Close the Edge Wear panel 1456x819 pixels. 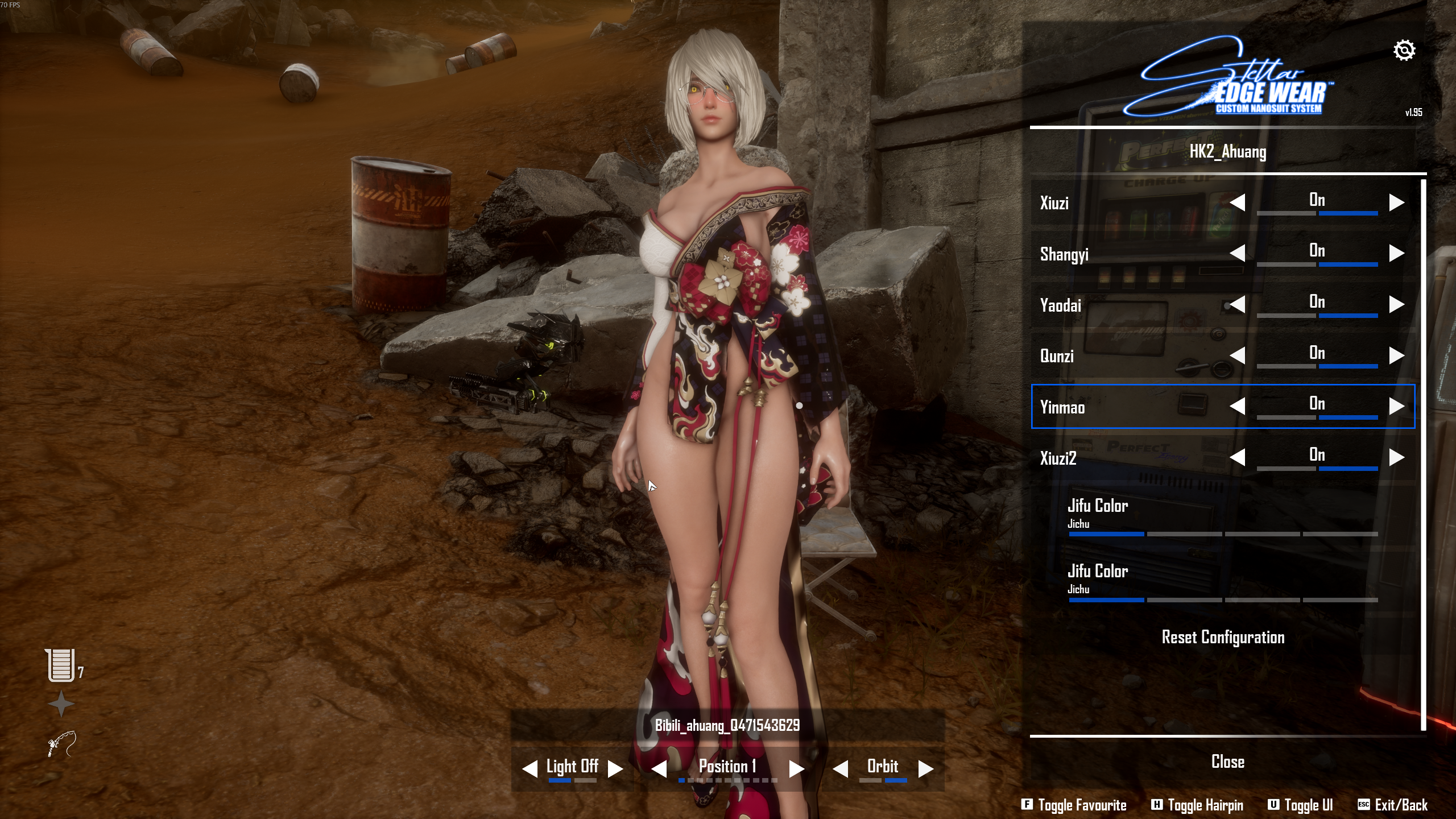click(1227, 762)
